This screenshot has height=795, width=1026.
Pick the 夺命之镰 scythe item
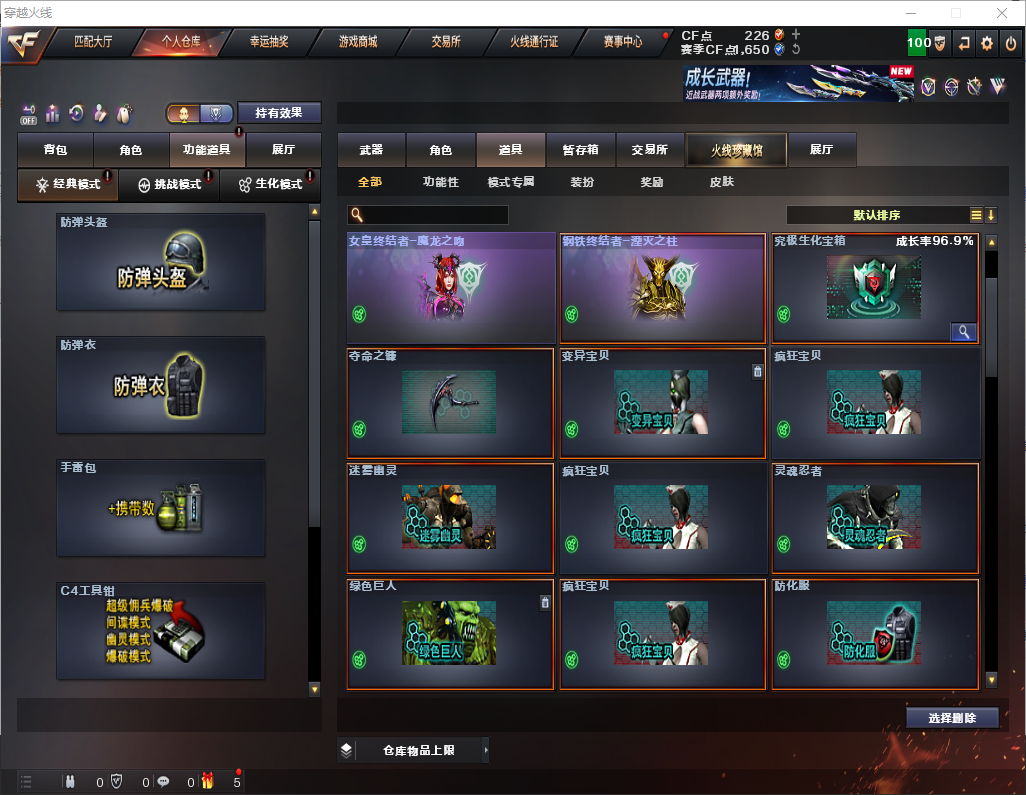pyautogui.click(x=450, y=403)
